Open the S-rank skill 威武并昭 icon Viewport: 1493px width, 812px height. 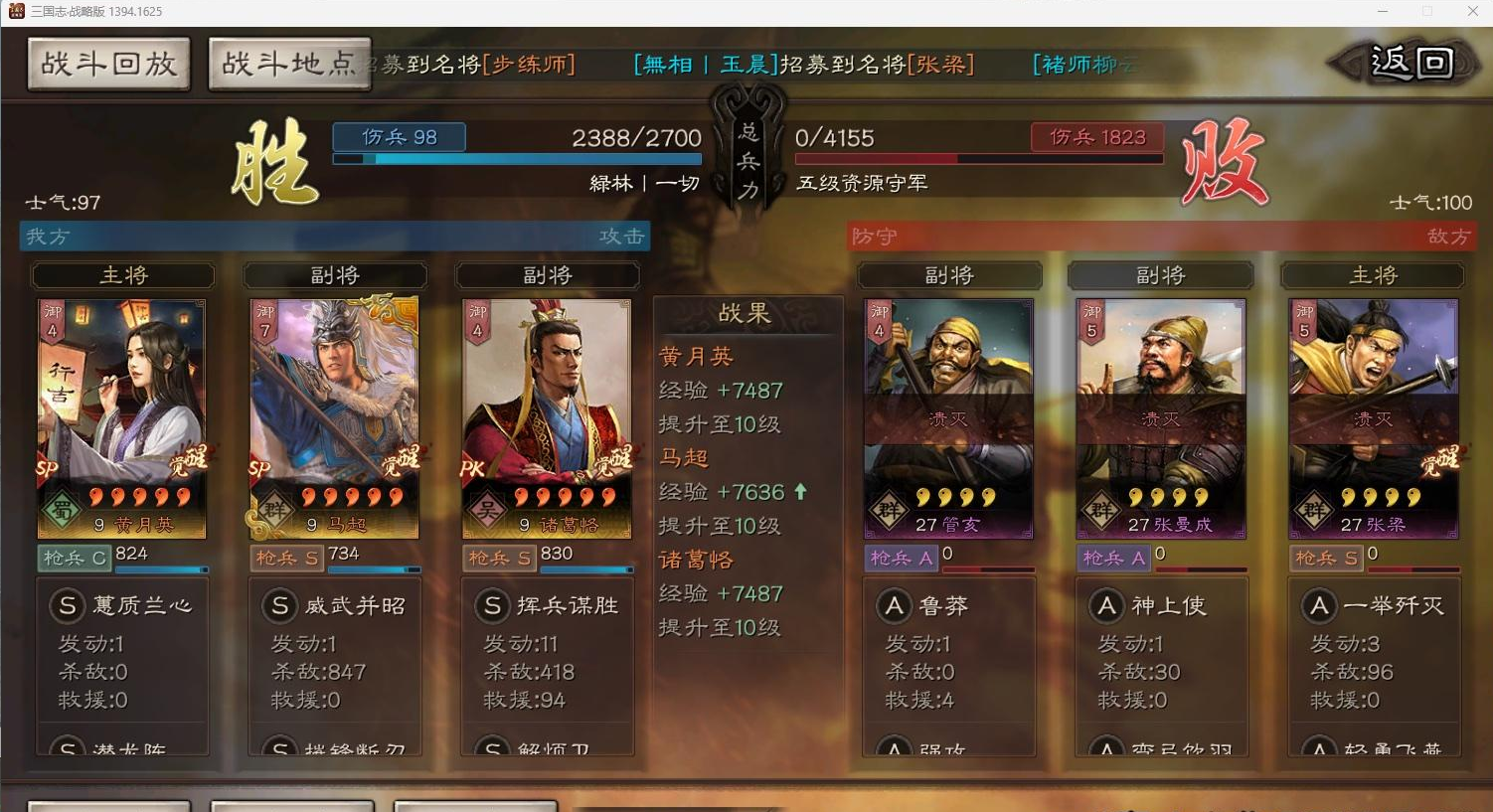[x=279, y=605]
